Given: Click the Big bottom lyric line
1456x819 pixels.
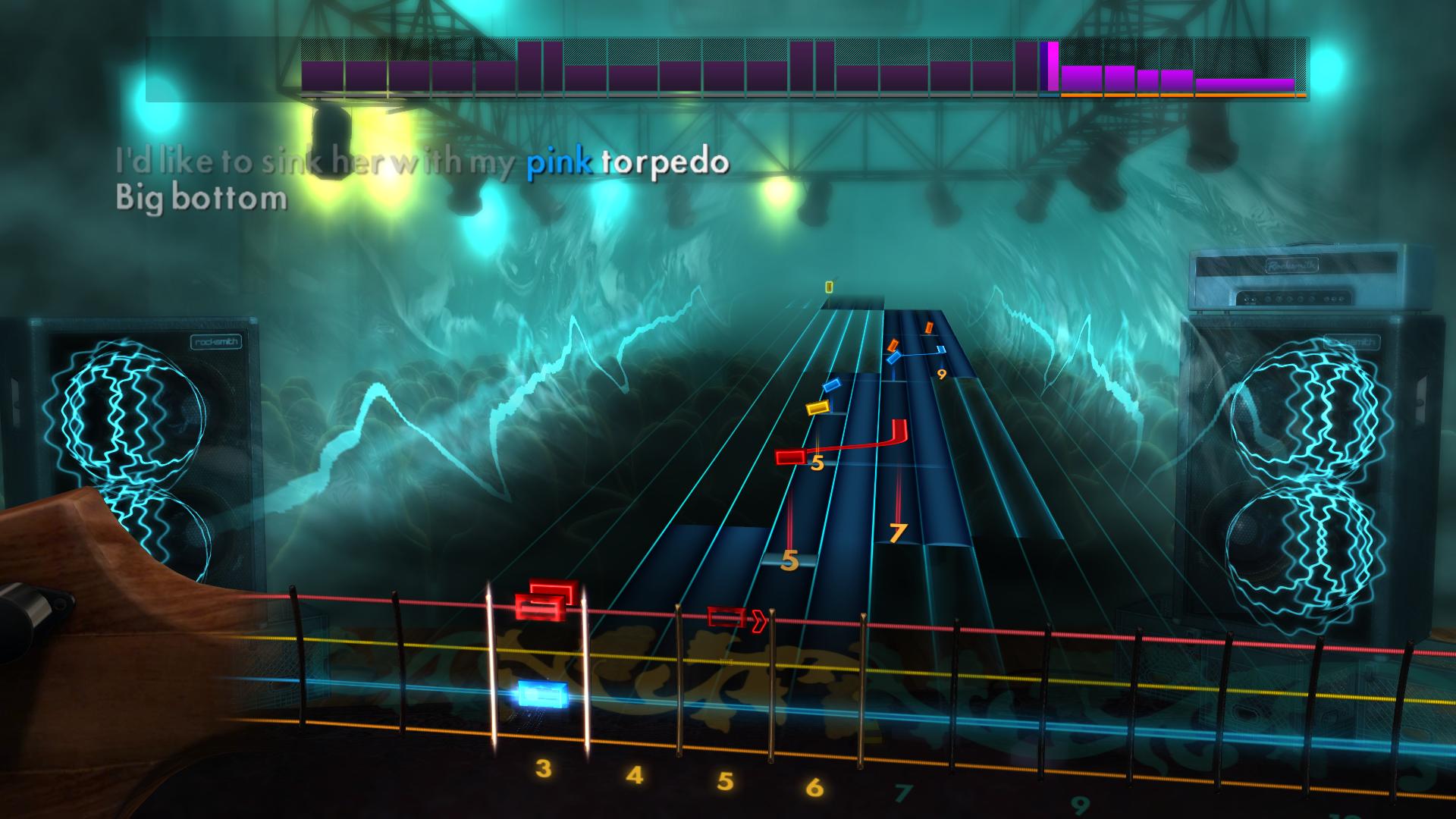Looking at the screenshot, I should tap(199, 199).
